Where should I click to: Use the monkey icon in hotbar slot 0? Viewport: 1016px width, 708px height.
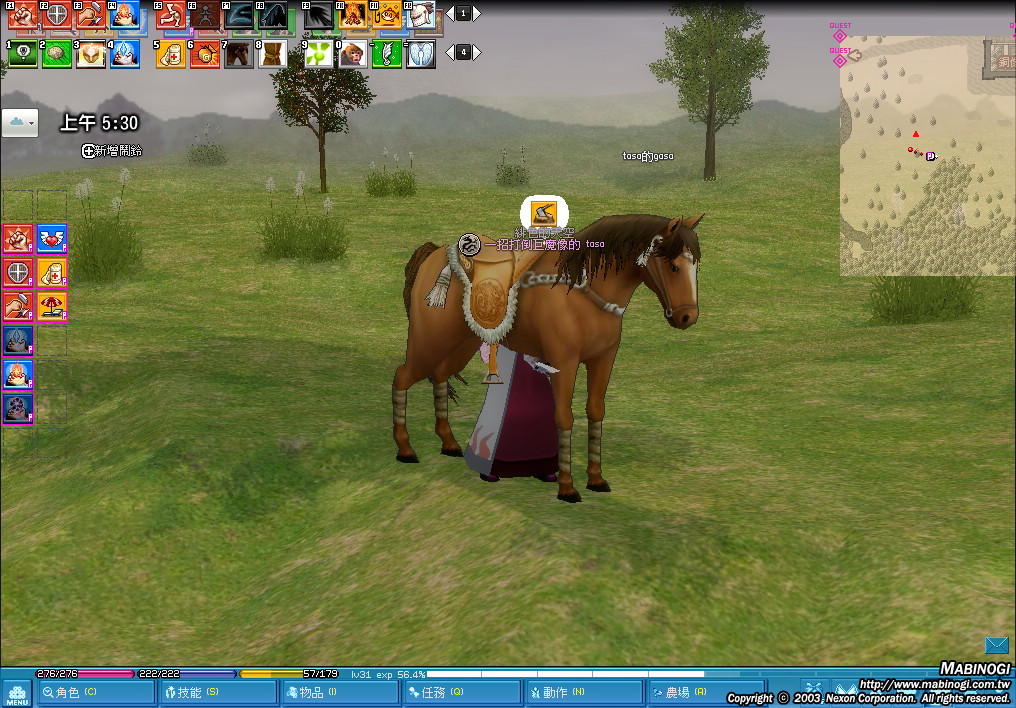(x=352, y=54)
